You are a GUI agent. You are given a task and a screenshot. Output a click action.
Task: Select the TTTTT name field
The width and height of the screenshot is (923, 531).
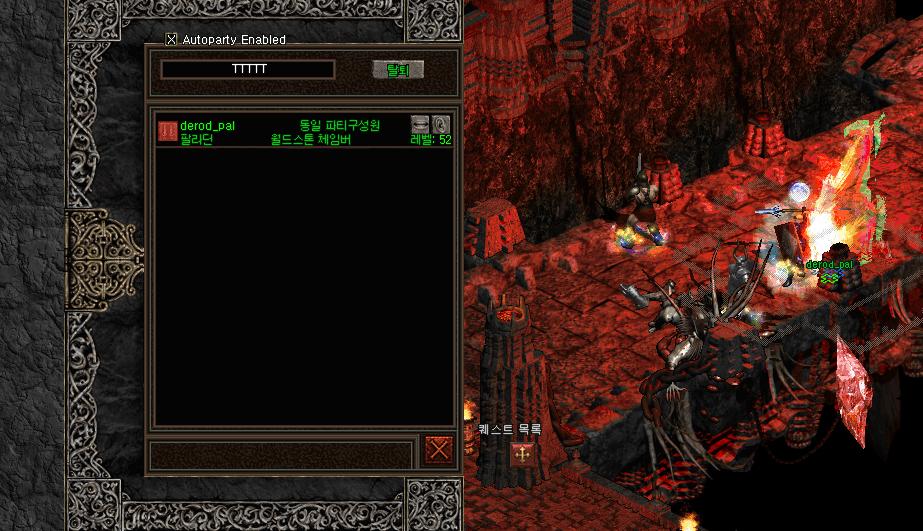click(x=248, y=69)
